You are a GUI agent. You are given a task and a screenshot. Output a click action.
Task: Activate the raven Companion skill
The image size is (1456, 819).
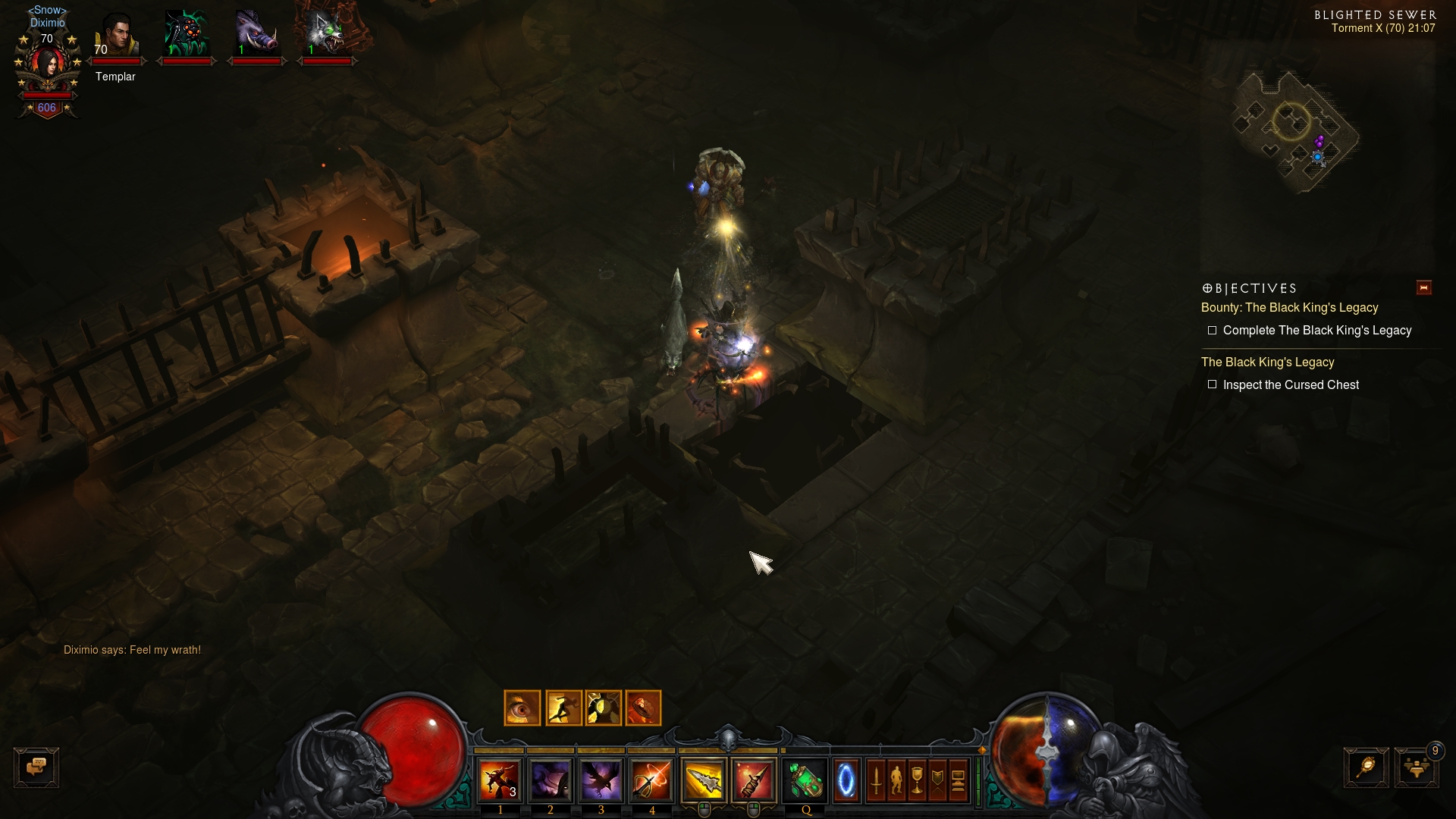click(x=601, y=780)
